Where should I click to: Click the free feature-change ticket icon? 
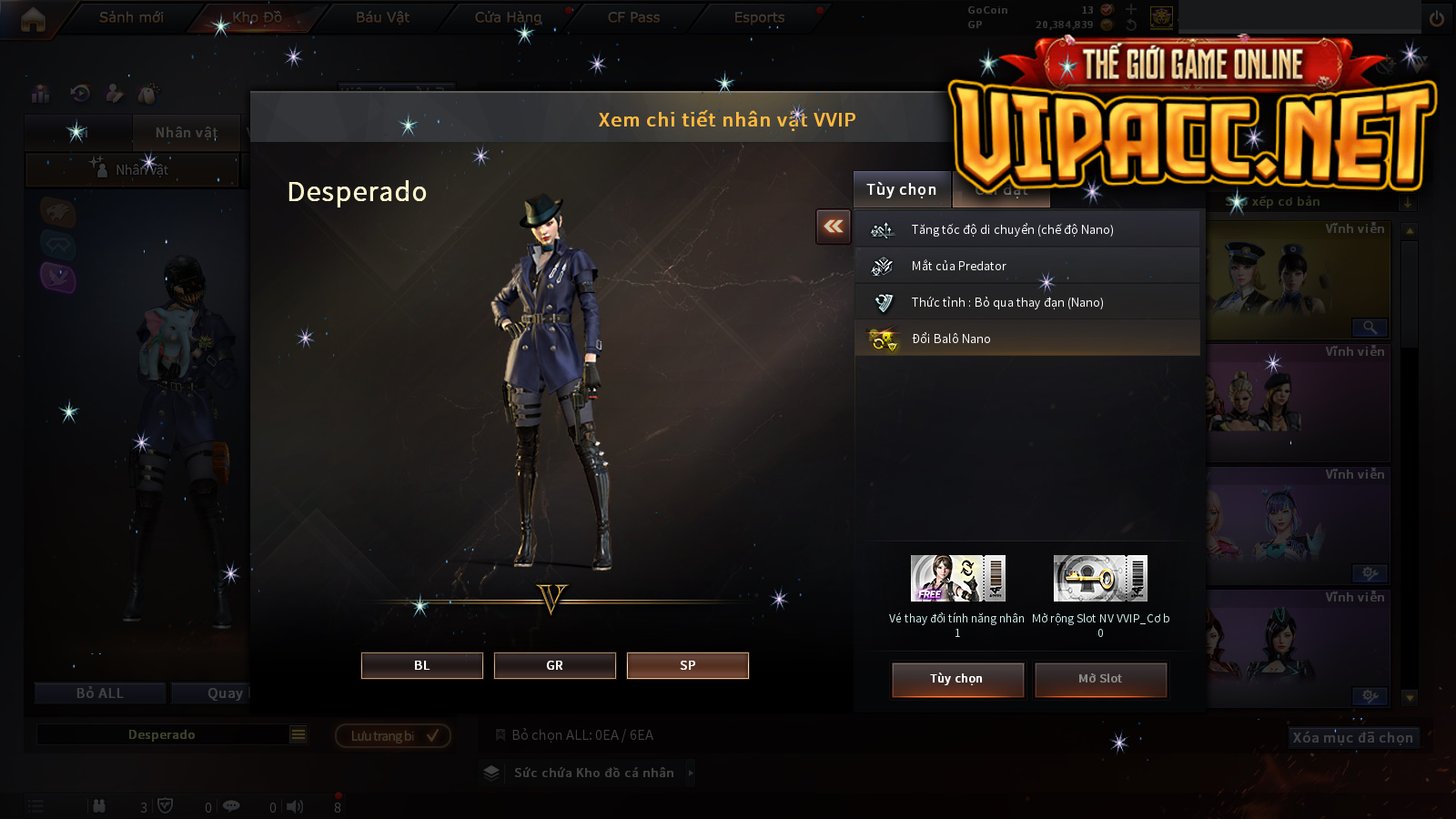pos(957,579)
